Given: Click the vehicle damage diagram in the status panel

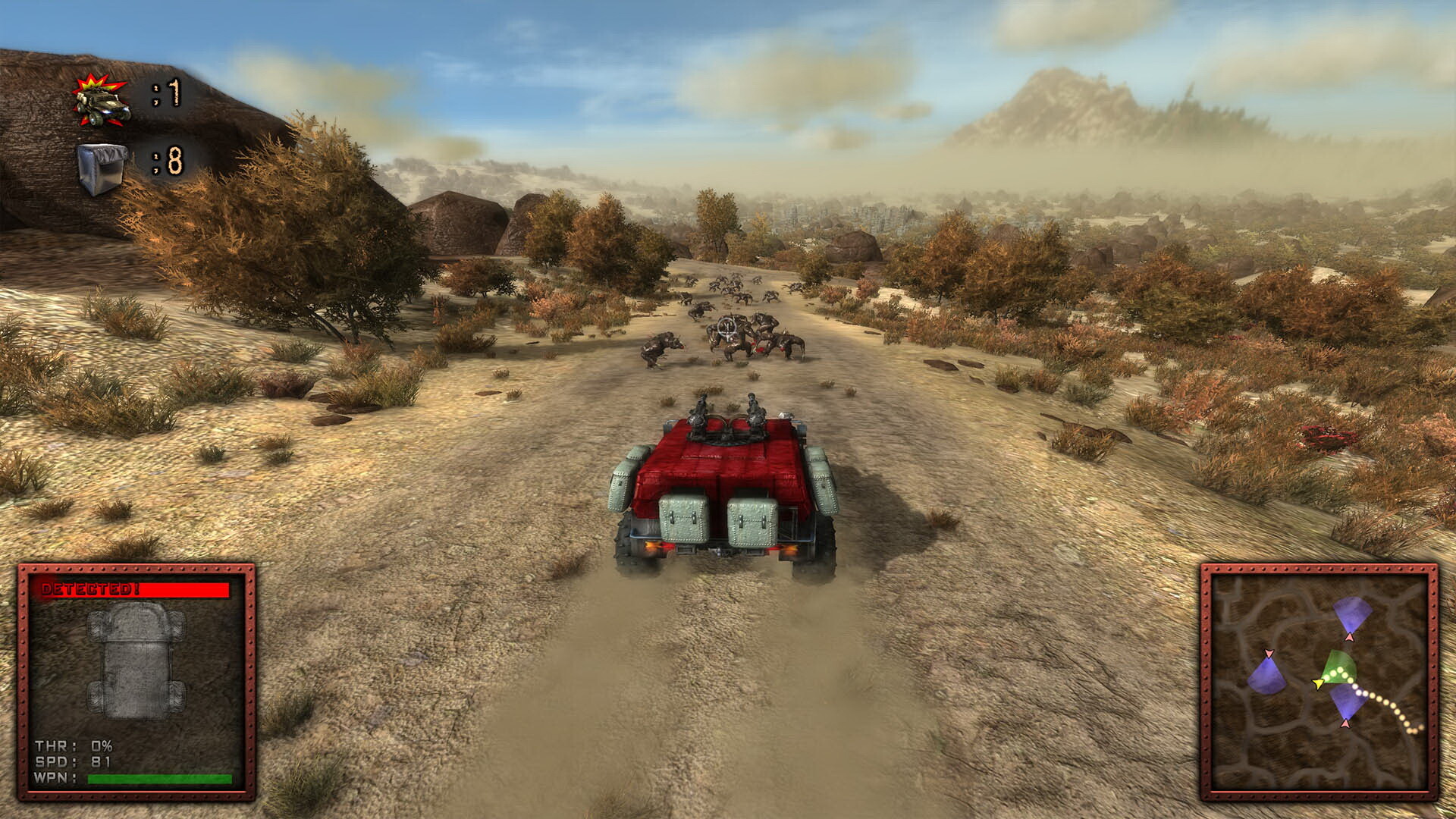Looking at the screenshot, I should click(x=136, y=662).
